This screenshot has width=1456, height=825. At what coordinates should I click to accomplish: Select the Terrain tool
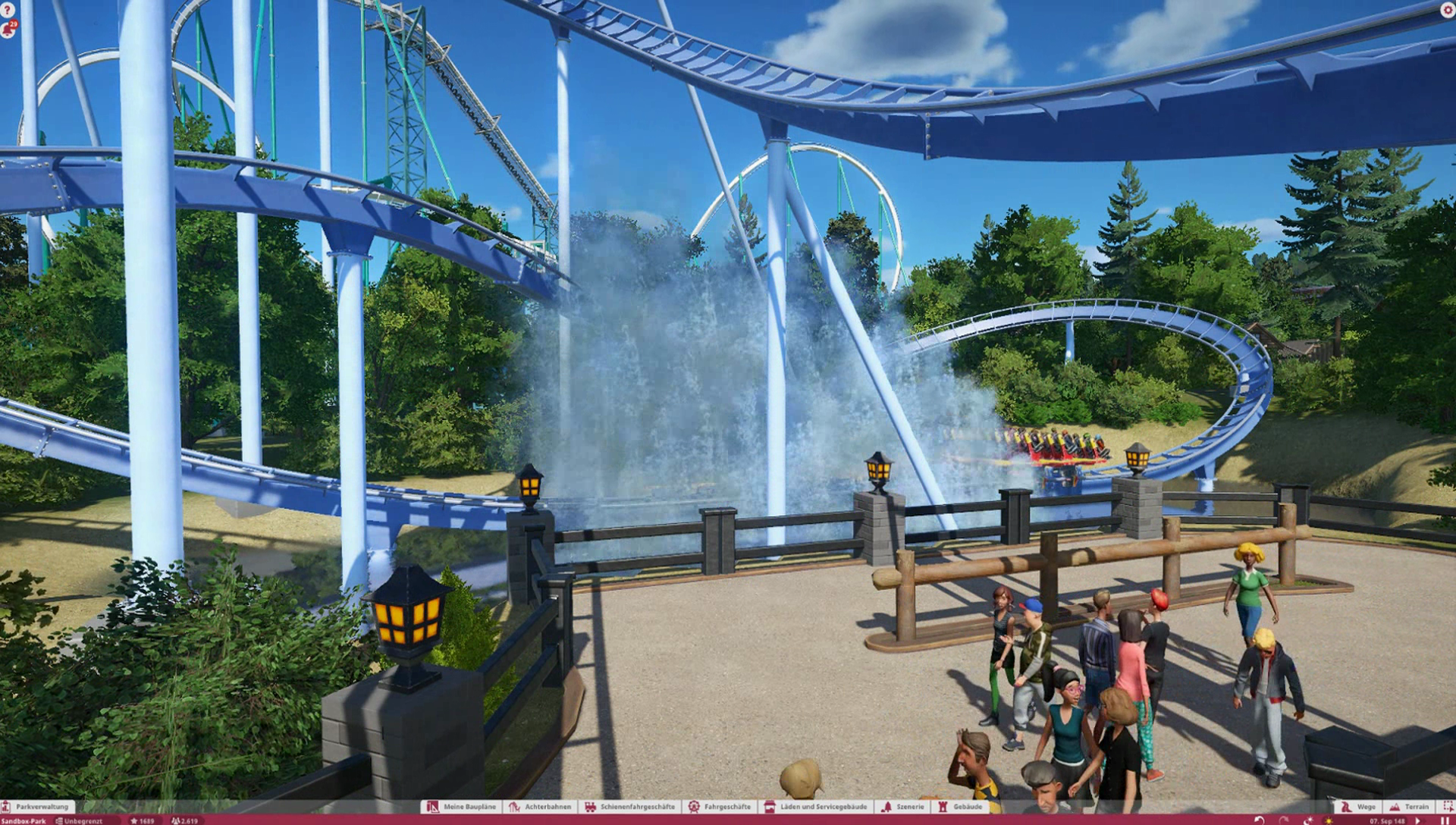[1409, 807]
